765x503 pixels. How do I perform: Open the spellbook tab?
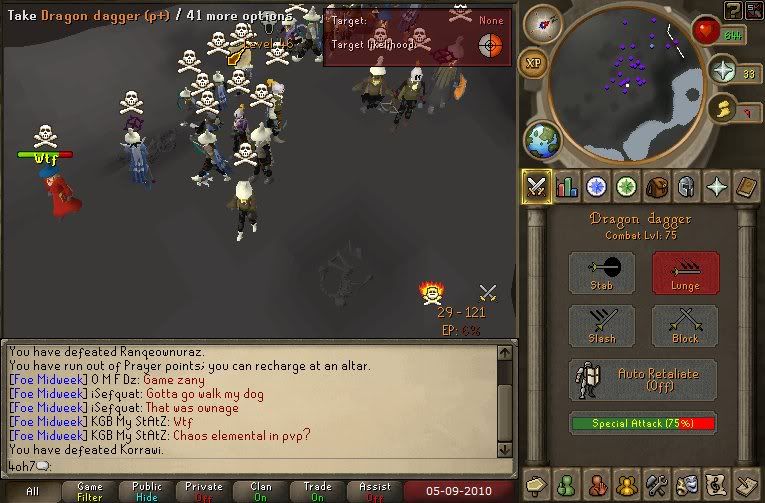746,186
